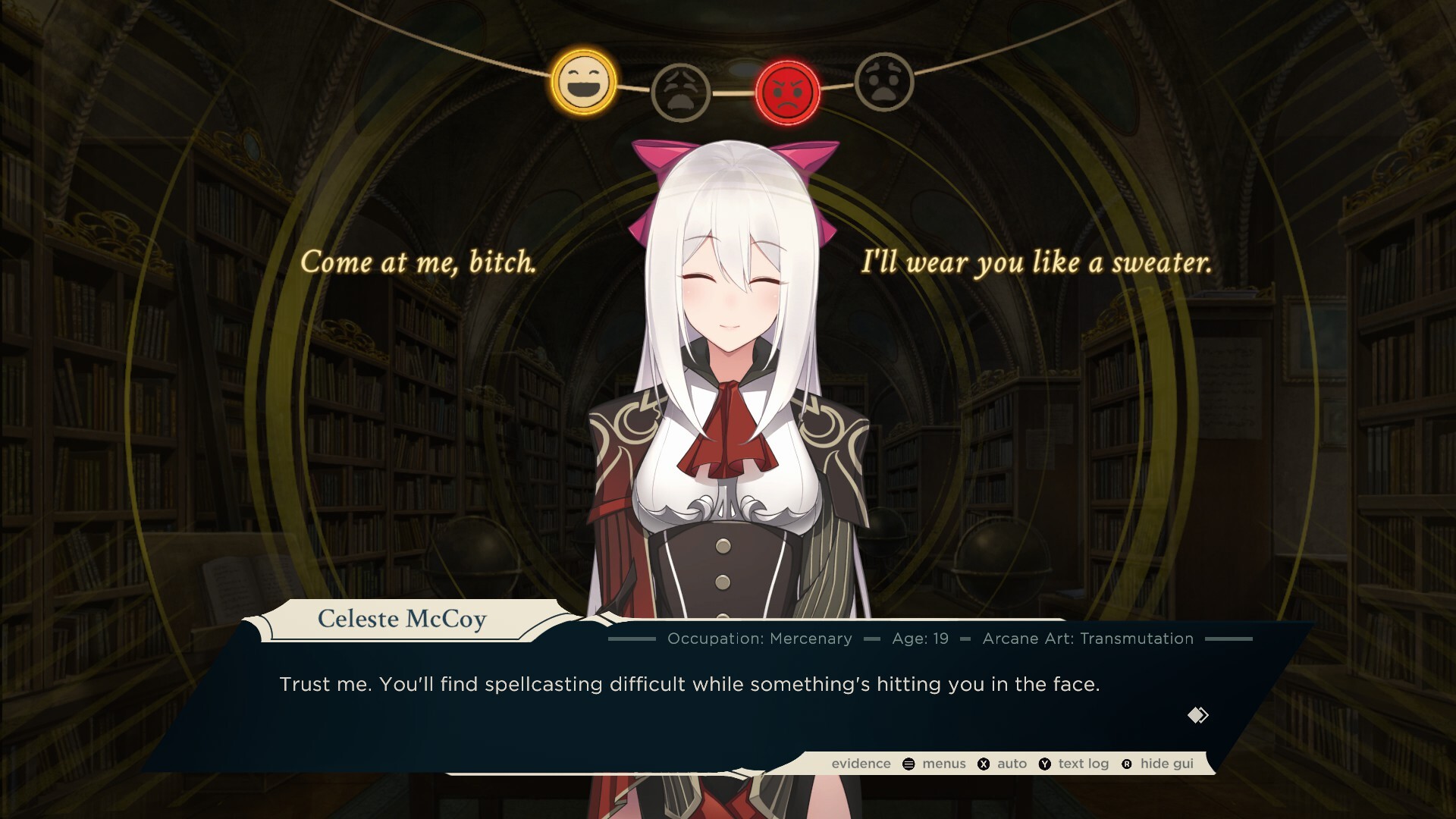Open the evidence screen
Viewport: 1456px width, 819px height.
[861, 764]
